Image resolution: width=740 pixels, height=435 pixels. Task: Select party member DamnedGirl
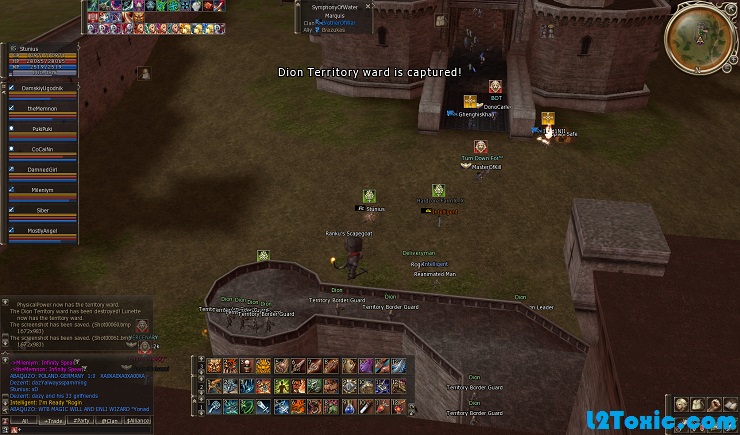(x=42, y=169)
